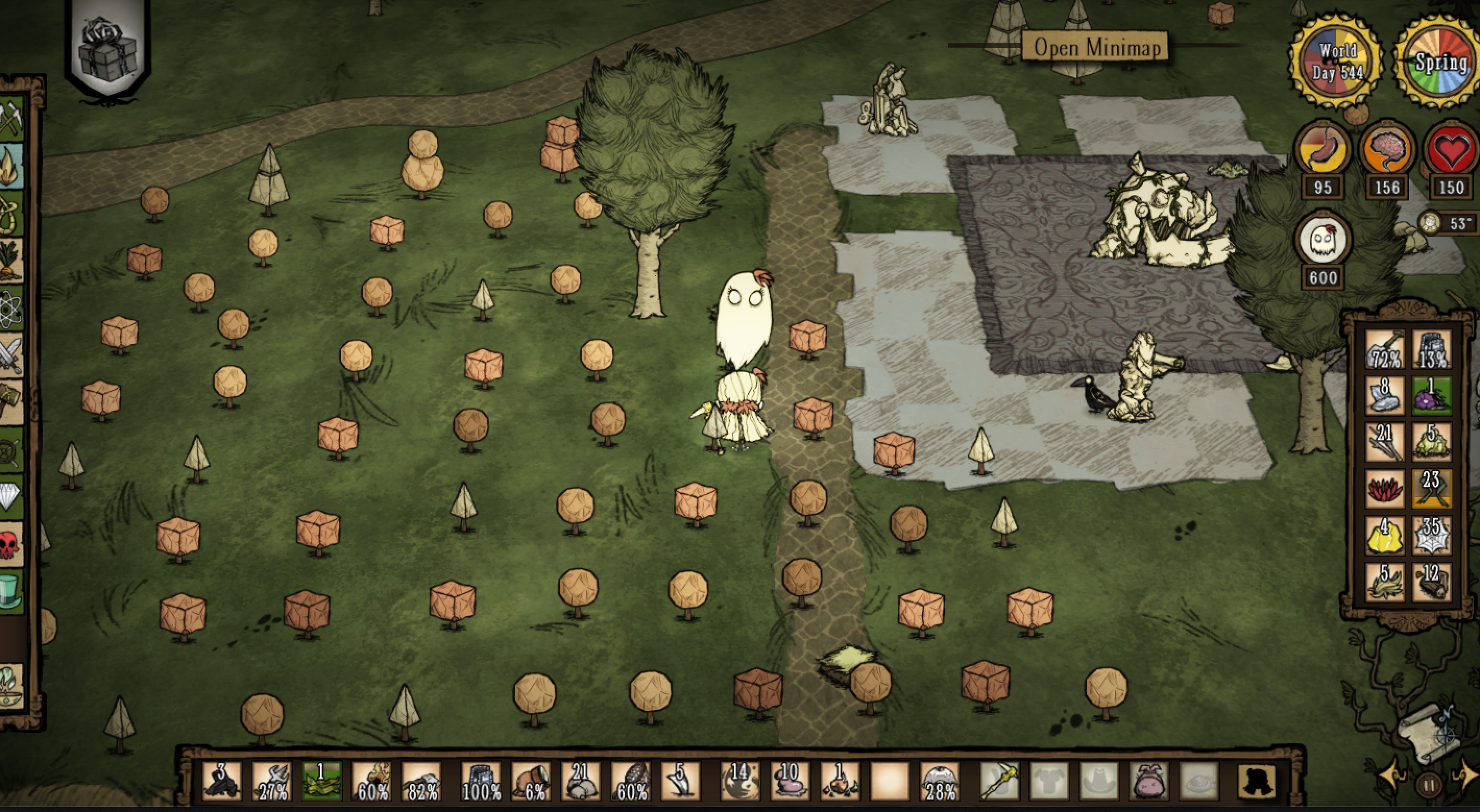Click the equipped golden pickaxe hand slot
This screenshot has height=812, width=1480.
[1000, 781]
